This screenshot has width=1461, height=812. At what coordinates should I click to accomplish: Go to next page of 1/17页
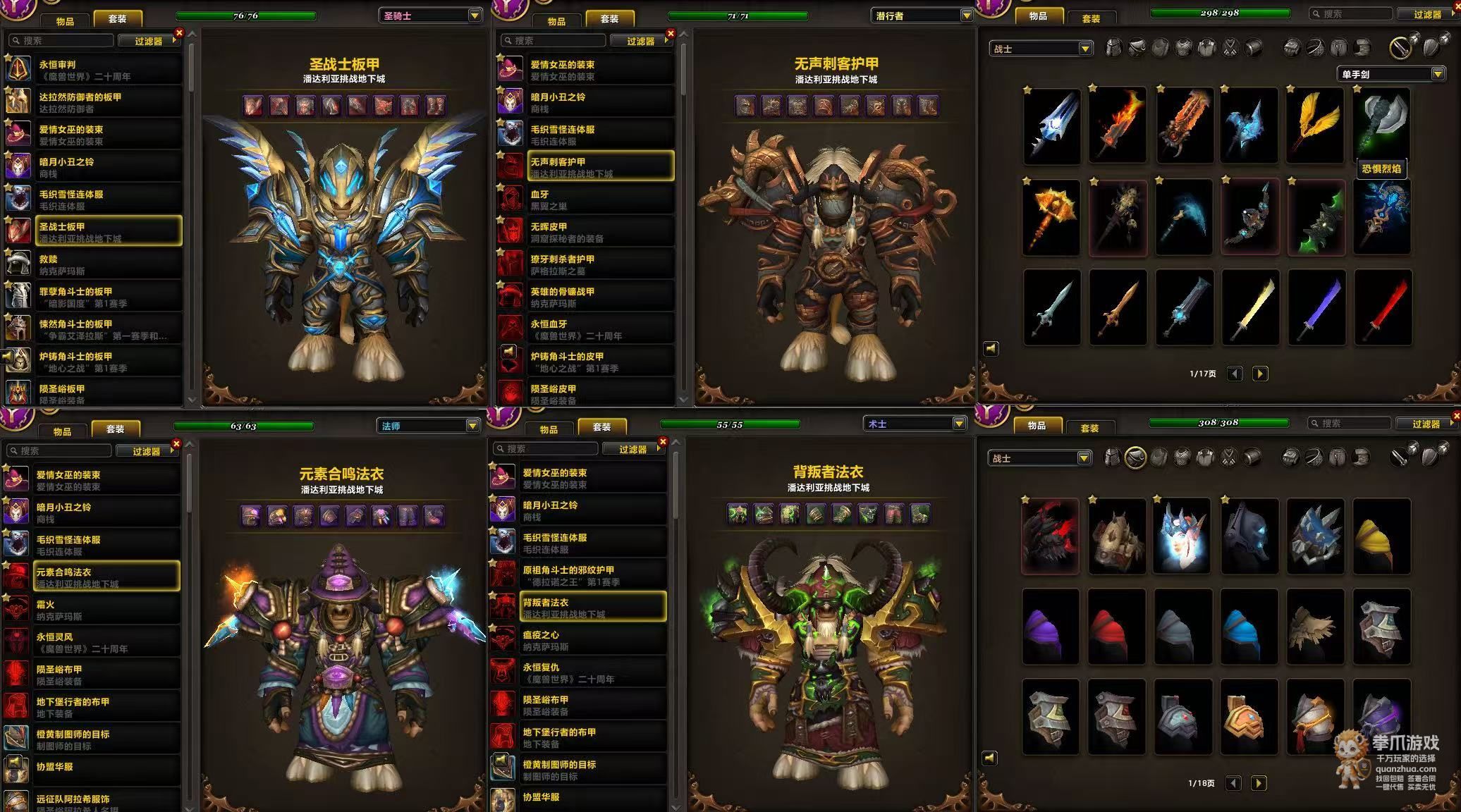click(x=1260, y=374)
